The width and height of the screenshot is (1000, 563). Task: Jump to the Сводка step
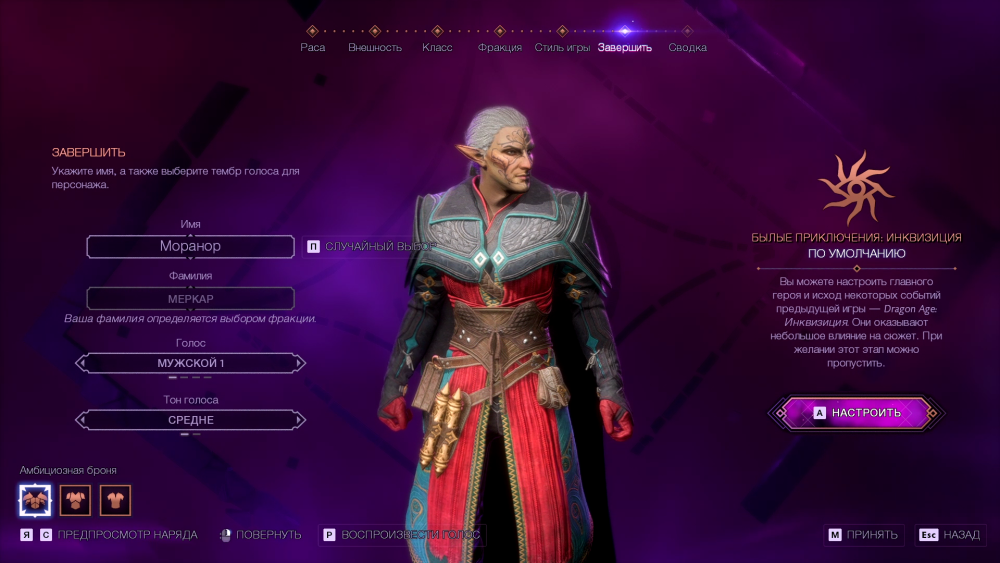[x=687, y=47]
